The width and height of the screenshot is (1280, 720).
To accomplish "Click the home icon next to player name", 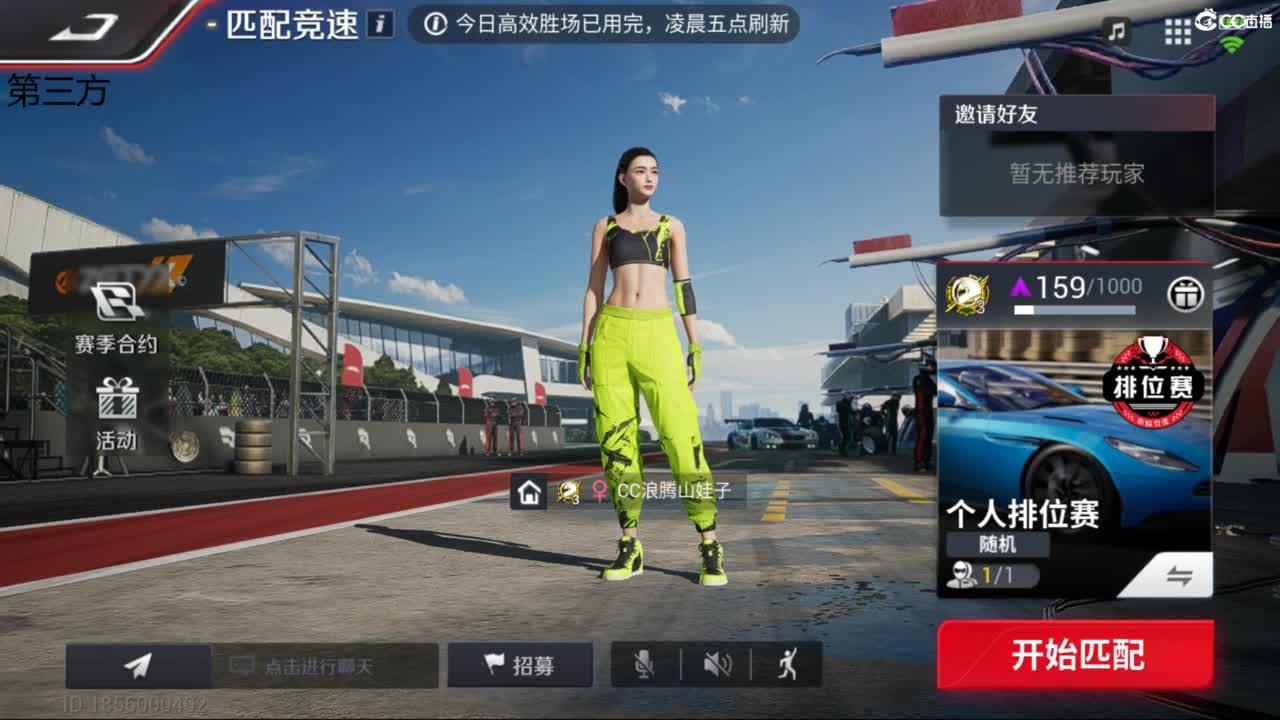I will click(x=531, y=492).
